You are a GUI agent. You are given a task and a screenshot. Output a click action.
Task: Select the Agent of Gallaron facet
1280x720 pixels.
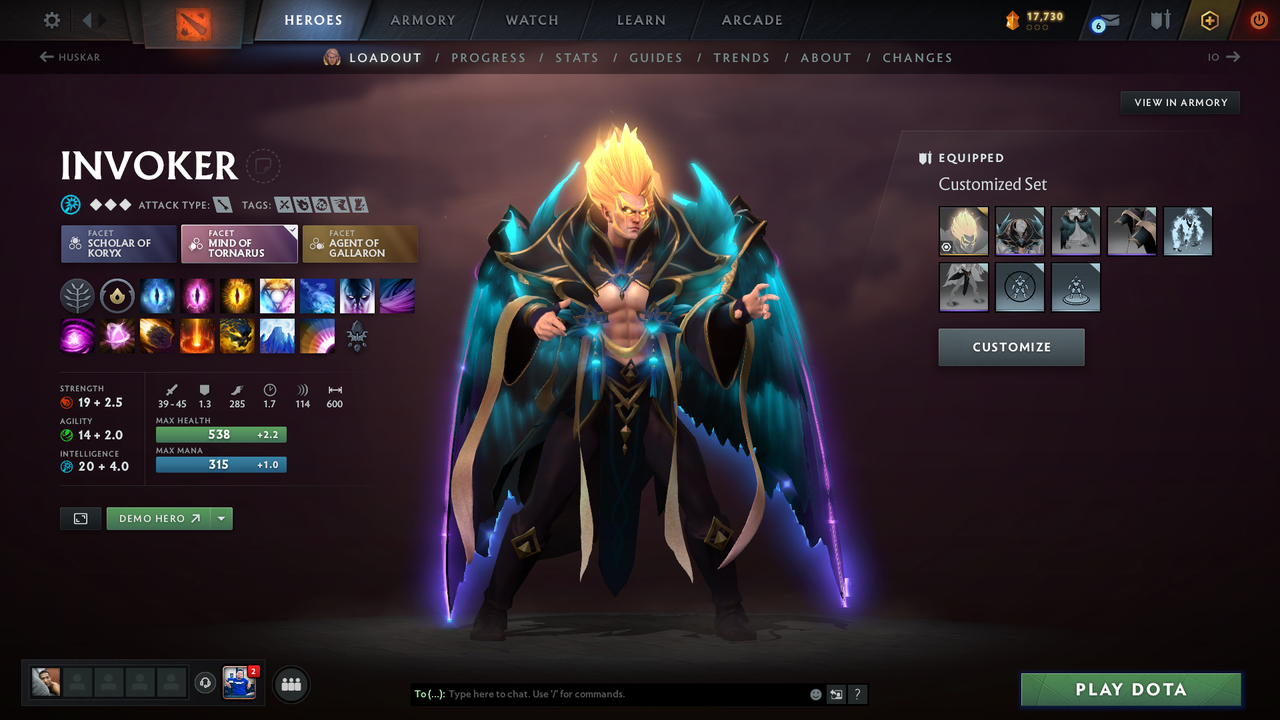pyautogui.click(x=360, y=243)
